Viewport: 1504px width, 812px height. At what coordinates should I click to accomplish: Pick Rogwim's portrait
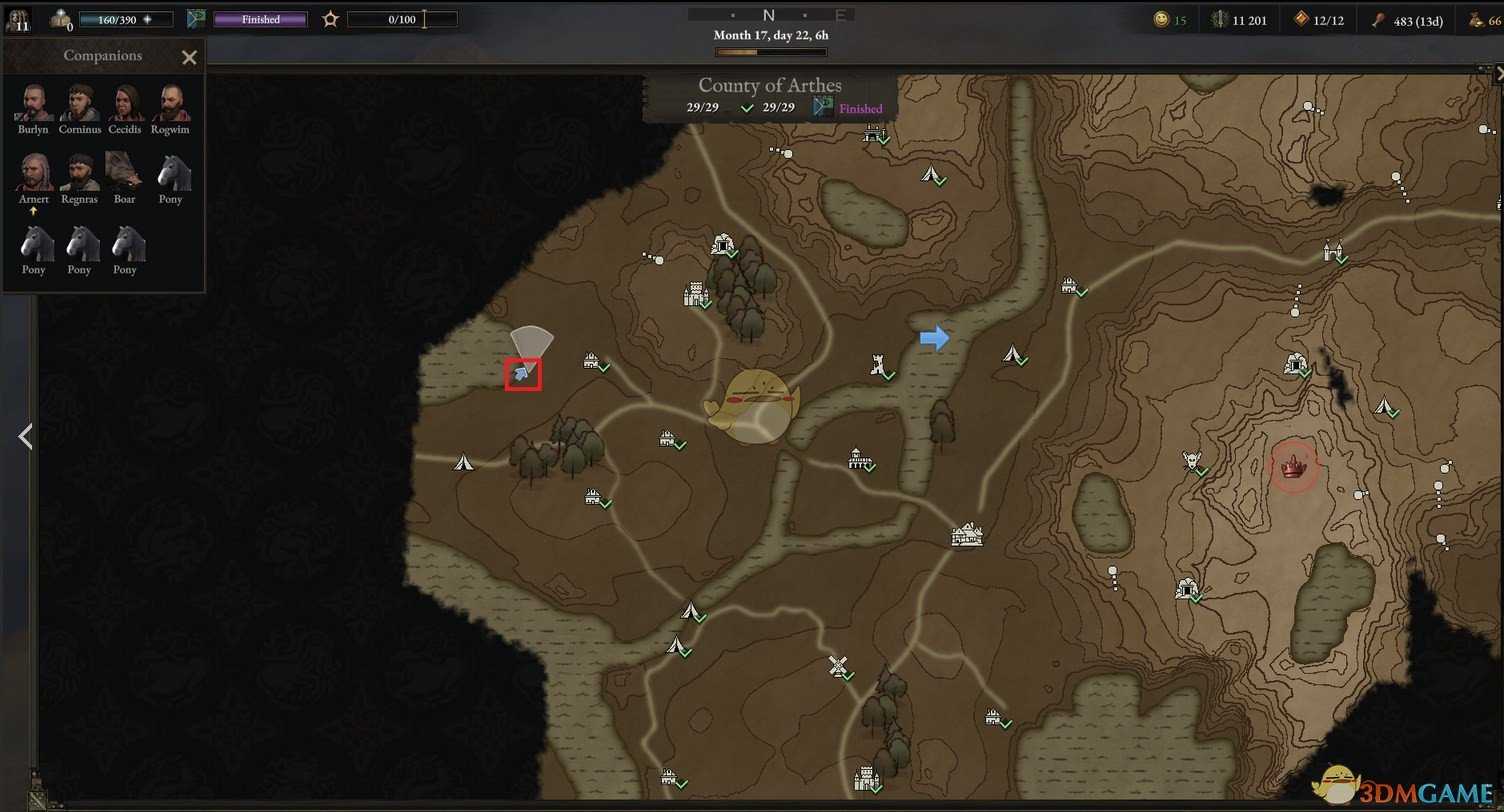[171, 102]
